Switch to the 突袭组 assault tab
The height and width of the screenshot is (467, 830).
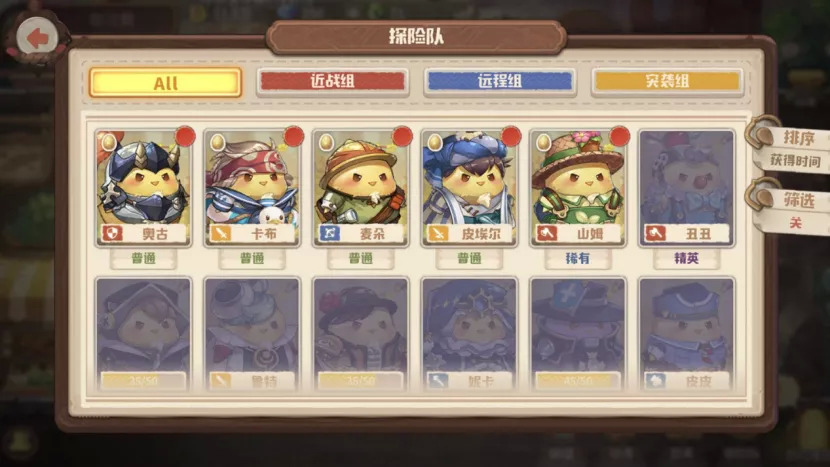(667, 82)
